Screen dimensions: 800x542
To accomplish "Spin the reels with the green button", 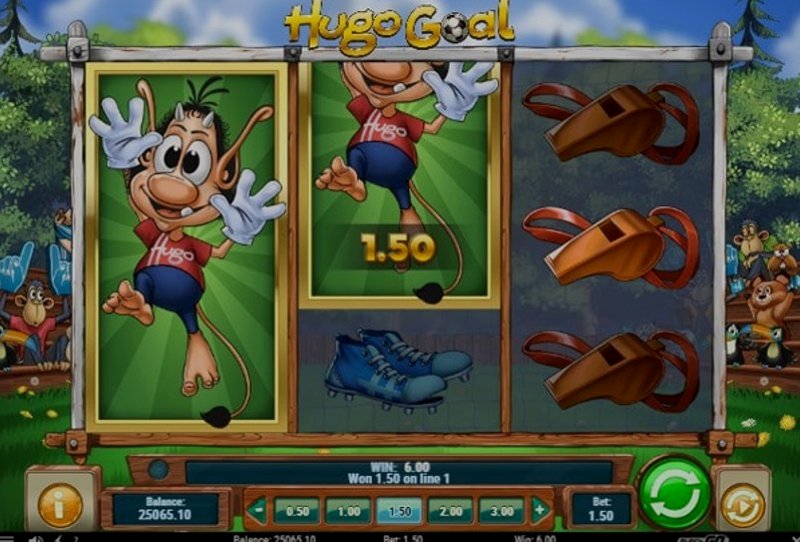I will pyautogui.click(x=673, y=492).
